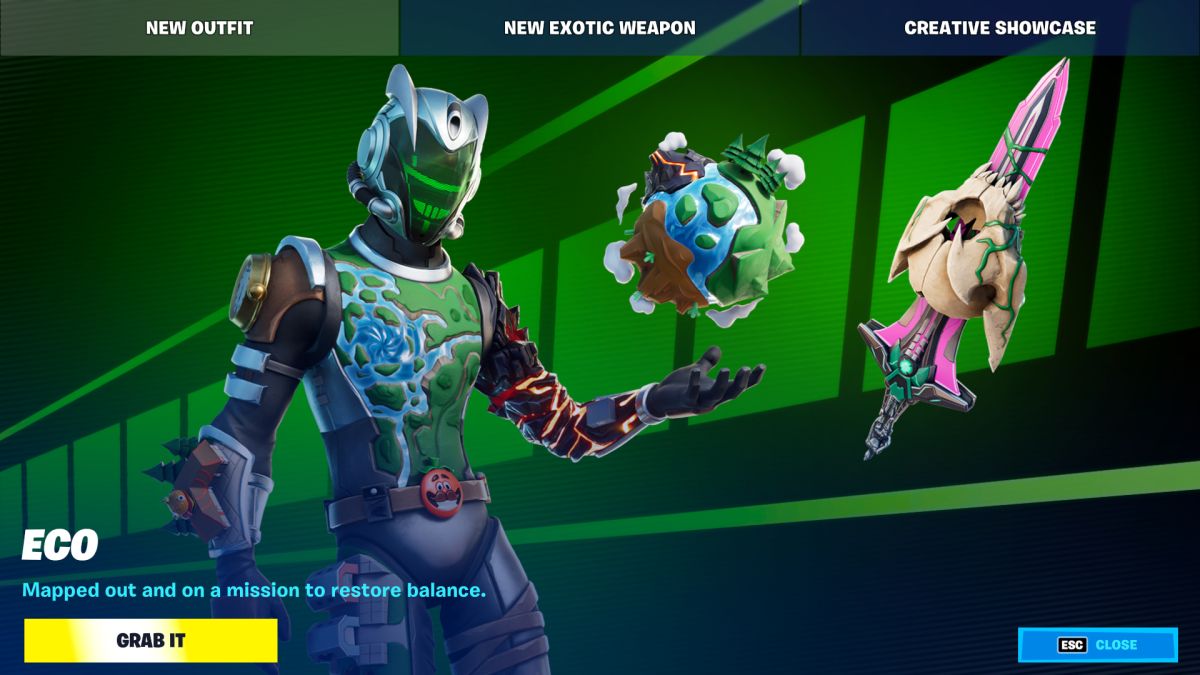Switch to the New Outfit tab
The image size is (1200, 675).
[x=199, y=28]
